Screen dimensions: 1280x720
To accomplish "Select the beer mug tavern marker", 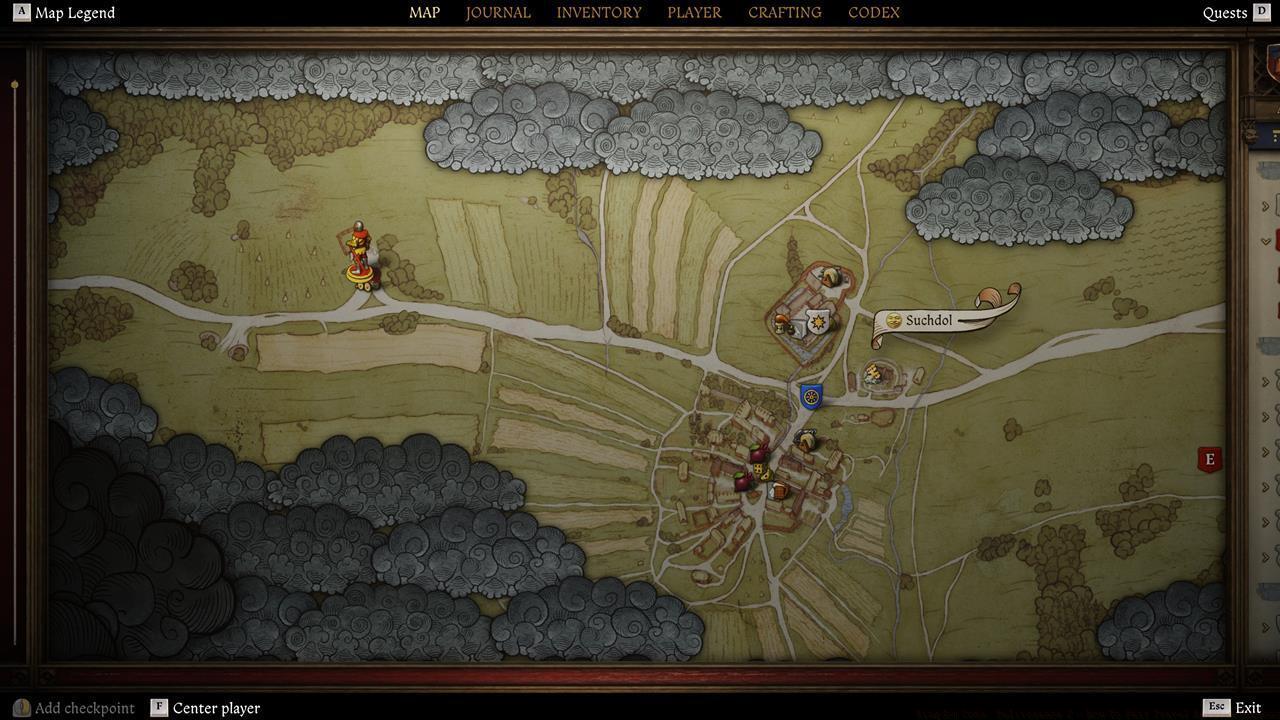I will (778, 491).
